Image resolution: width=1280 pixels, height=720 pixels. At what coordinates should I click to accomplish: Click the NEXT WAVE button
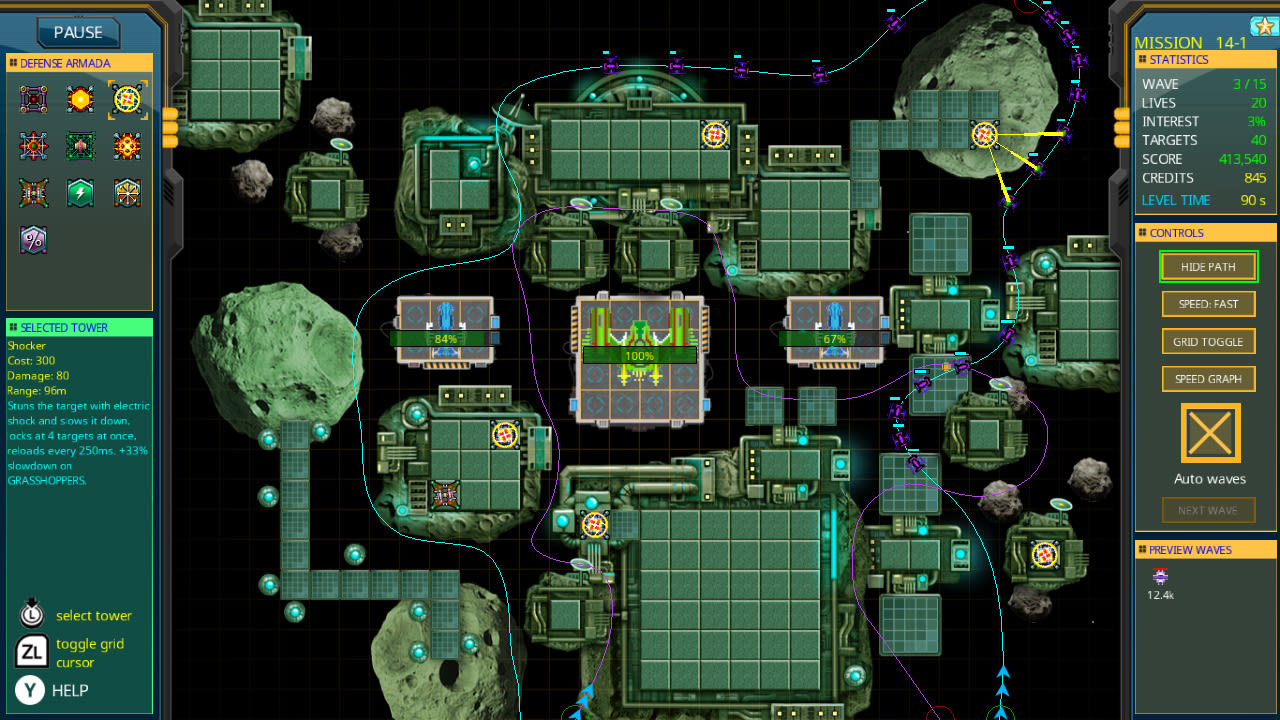[1208, 509]
